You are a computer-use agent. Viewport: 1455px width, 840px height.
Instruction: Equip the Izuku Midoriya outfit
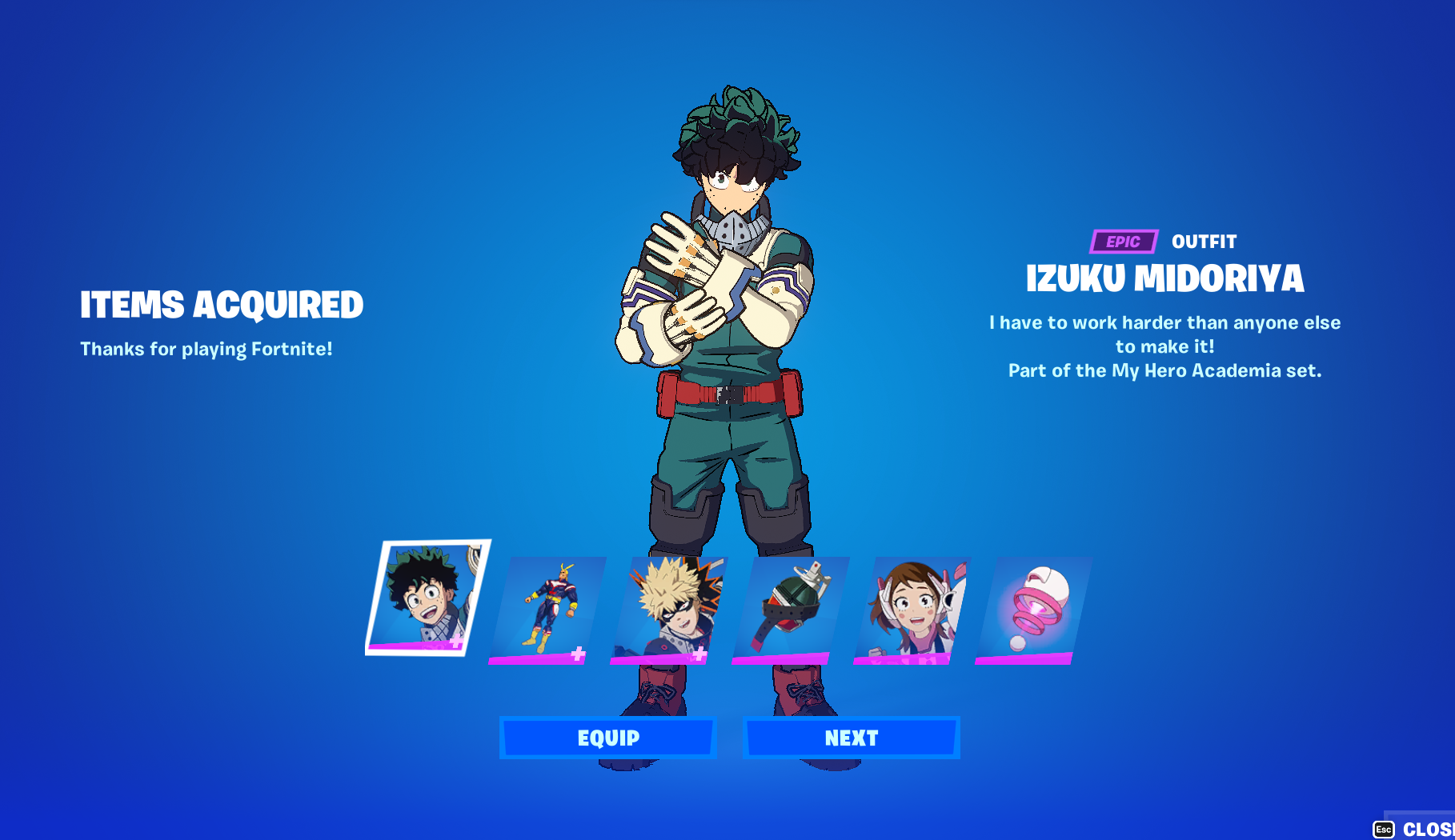tap(607, 738)
